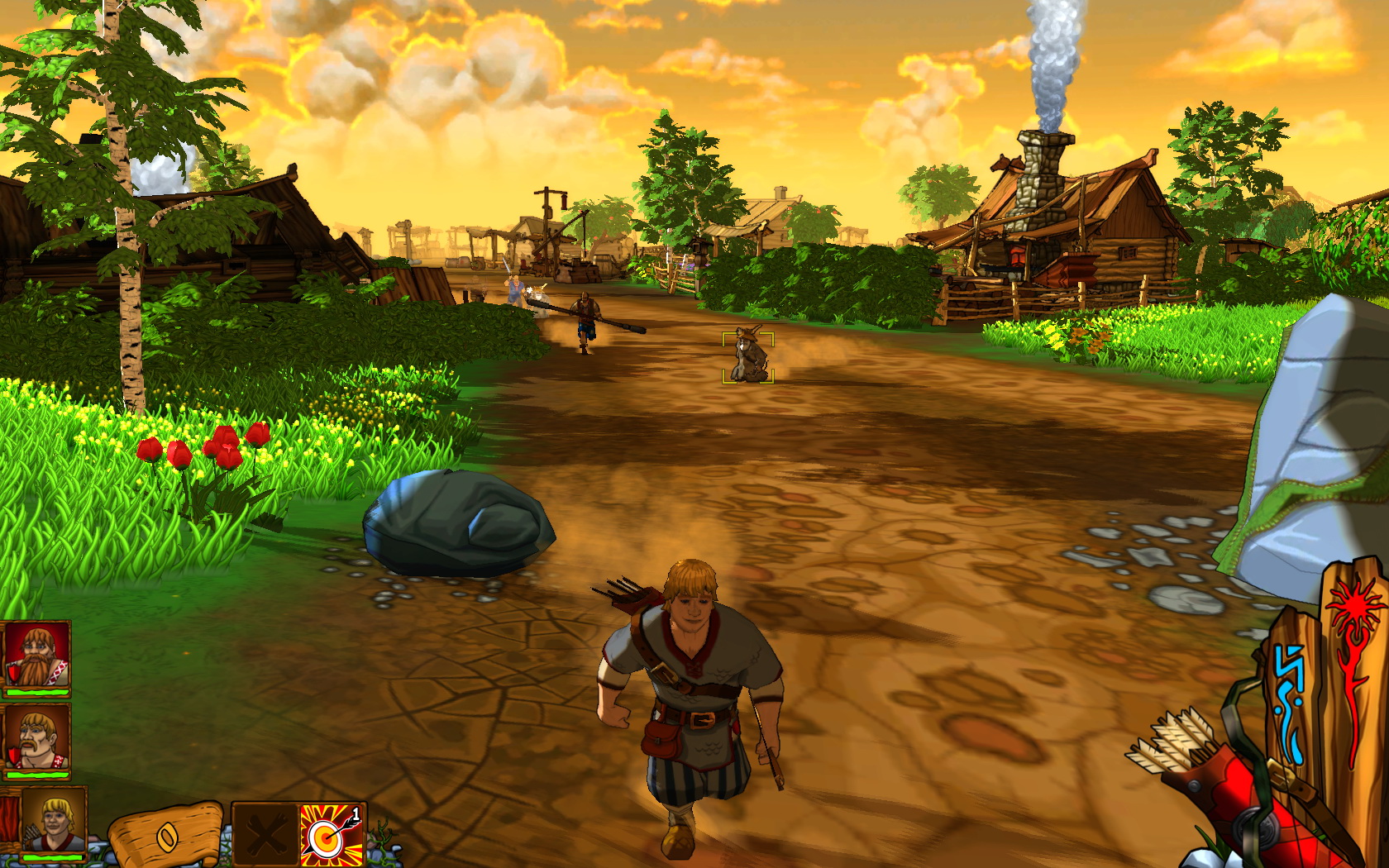Click the 1 charge counter on the shot ability
This screenshot has width=1389, height=868.
click(356, 813)
